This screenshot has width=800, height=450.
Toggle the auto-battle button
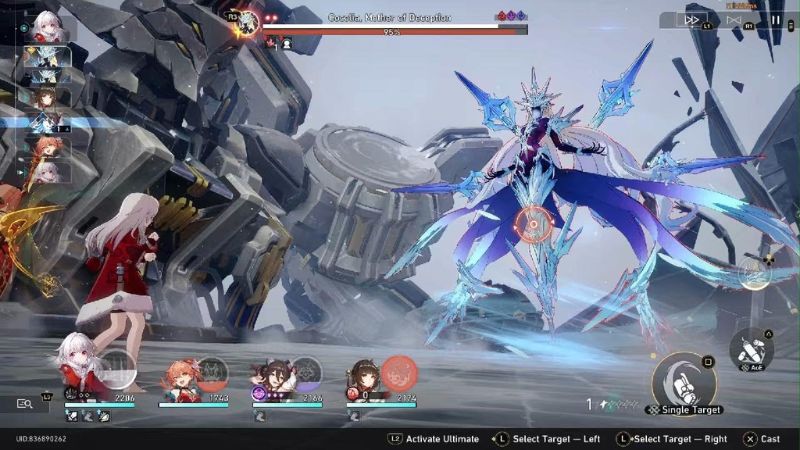[x=735, y=19]
